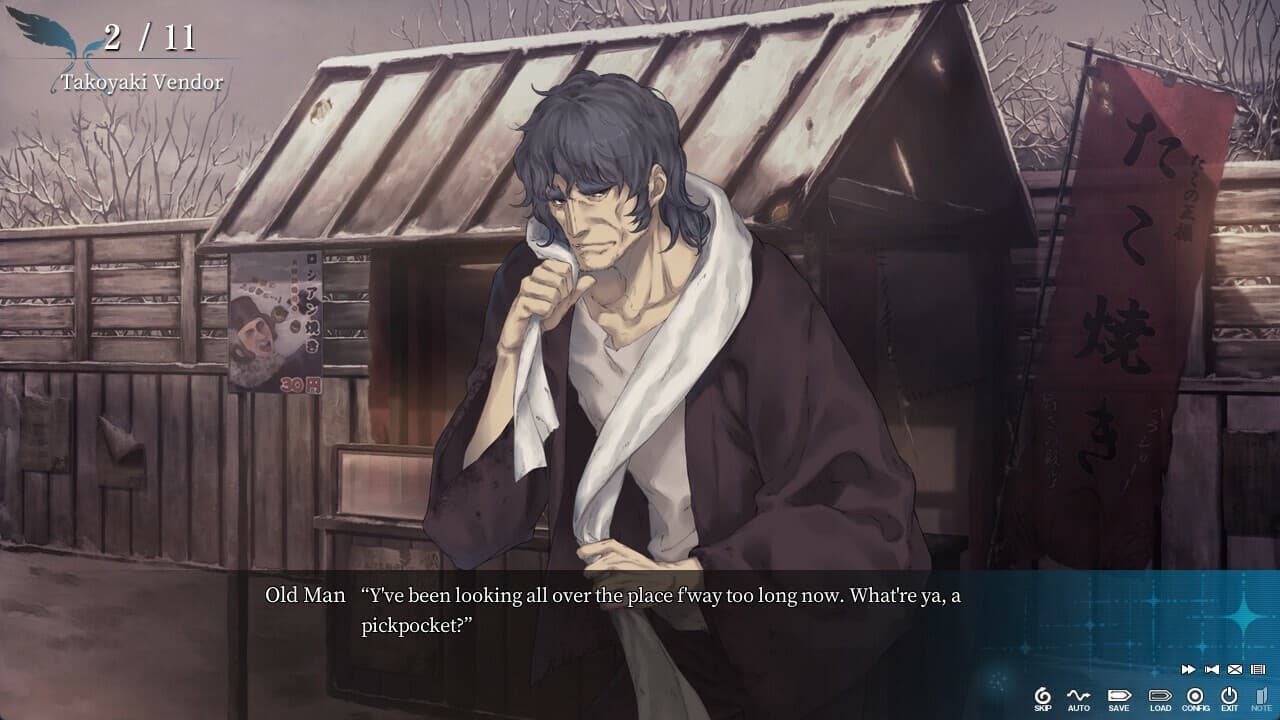Open the text backlog with the list icon
The width and height of the screenshot is (1280, 720).
[1258, 669]
